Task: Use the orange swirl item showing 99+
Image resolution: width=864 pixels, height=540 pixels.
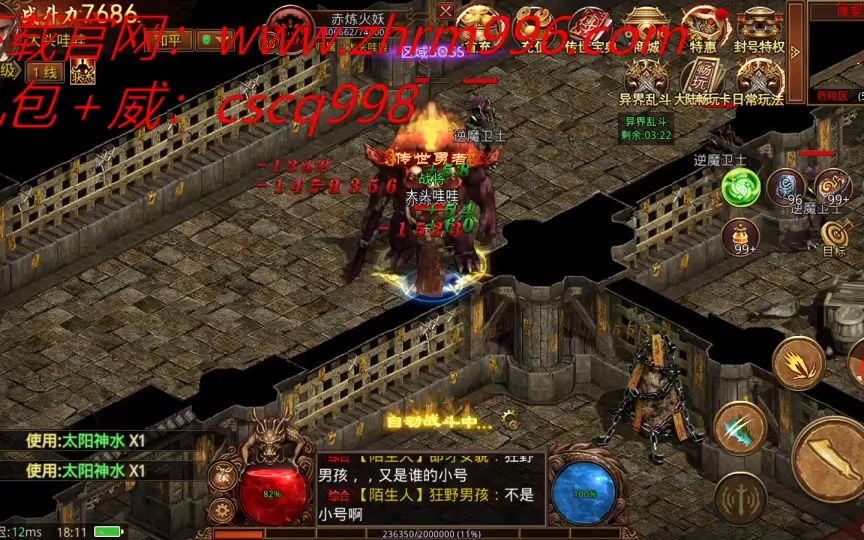Action: click(832, 186)
